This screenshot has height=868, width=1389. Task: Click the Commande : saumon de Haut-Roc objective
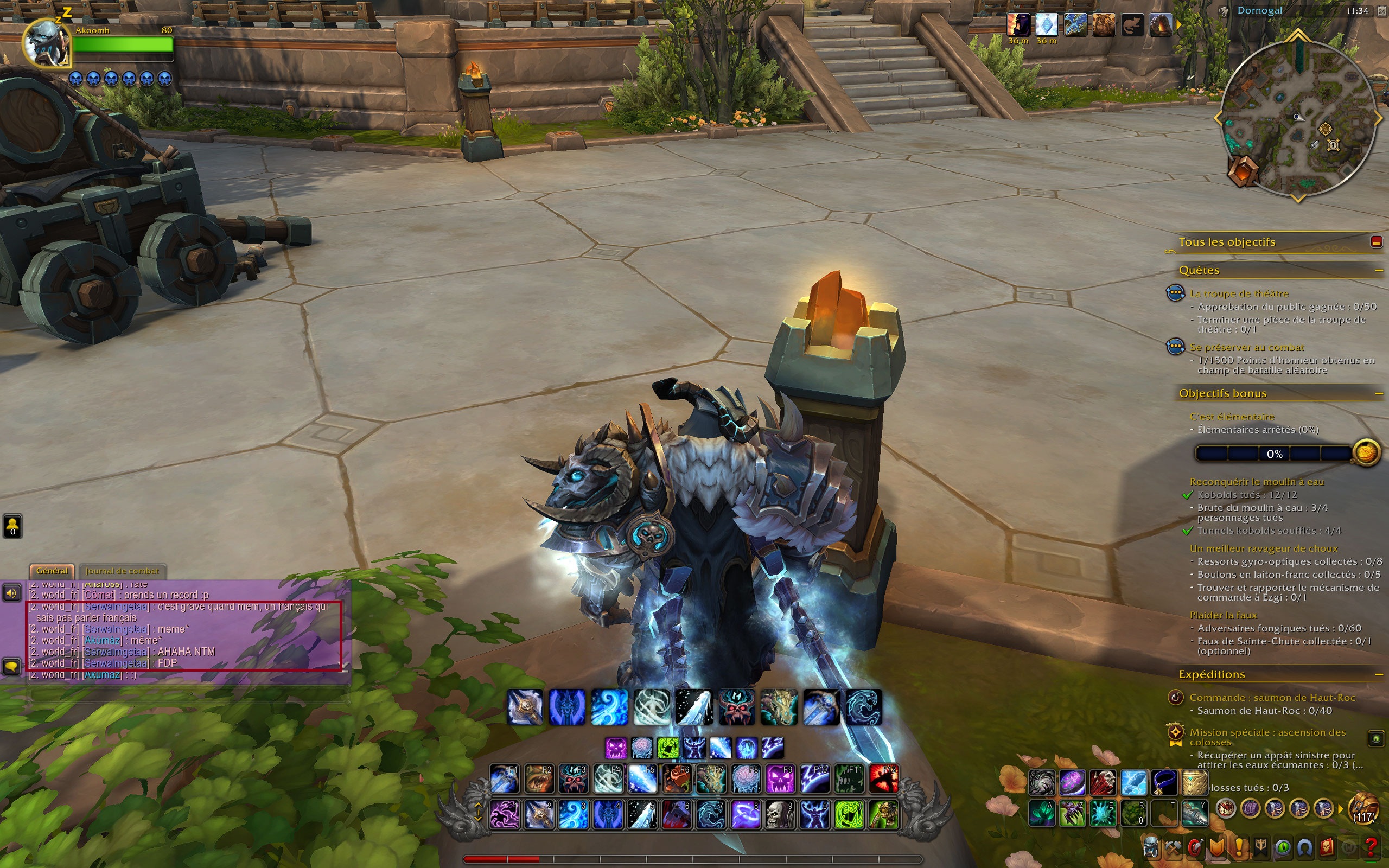(1272, 698)
